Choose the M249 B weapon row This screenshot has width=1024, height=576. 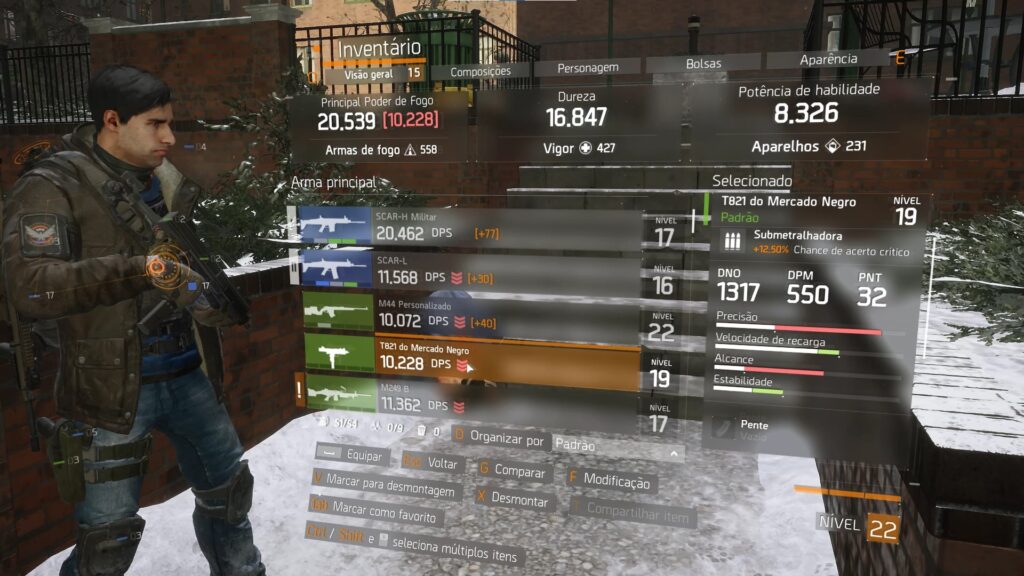pos(471,398)
